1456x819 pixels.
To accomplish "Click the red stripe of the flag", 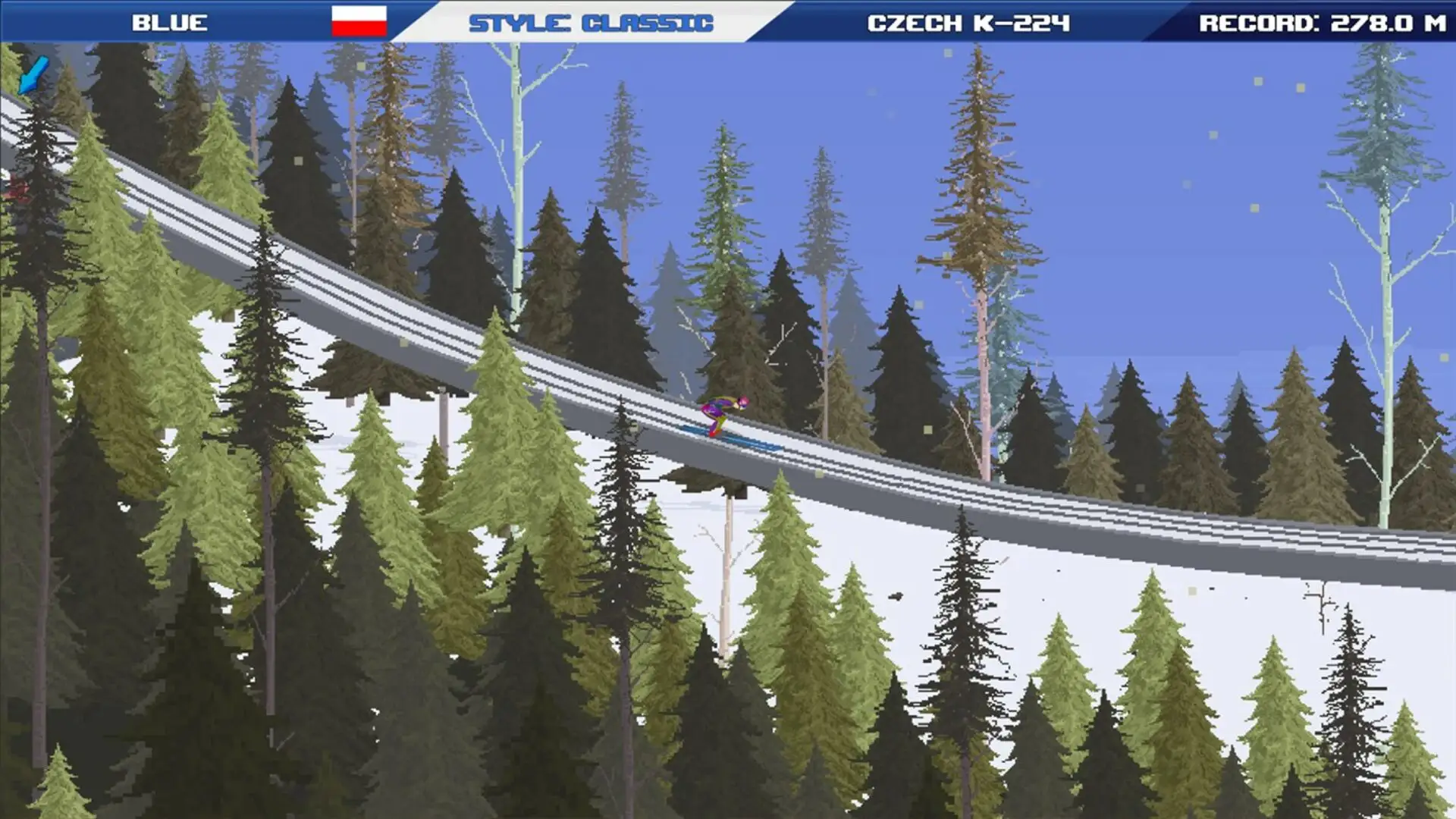I will [x=360, y=29].
